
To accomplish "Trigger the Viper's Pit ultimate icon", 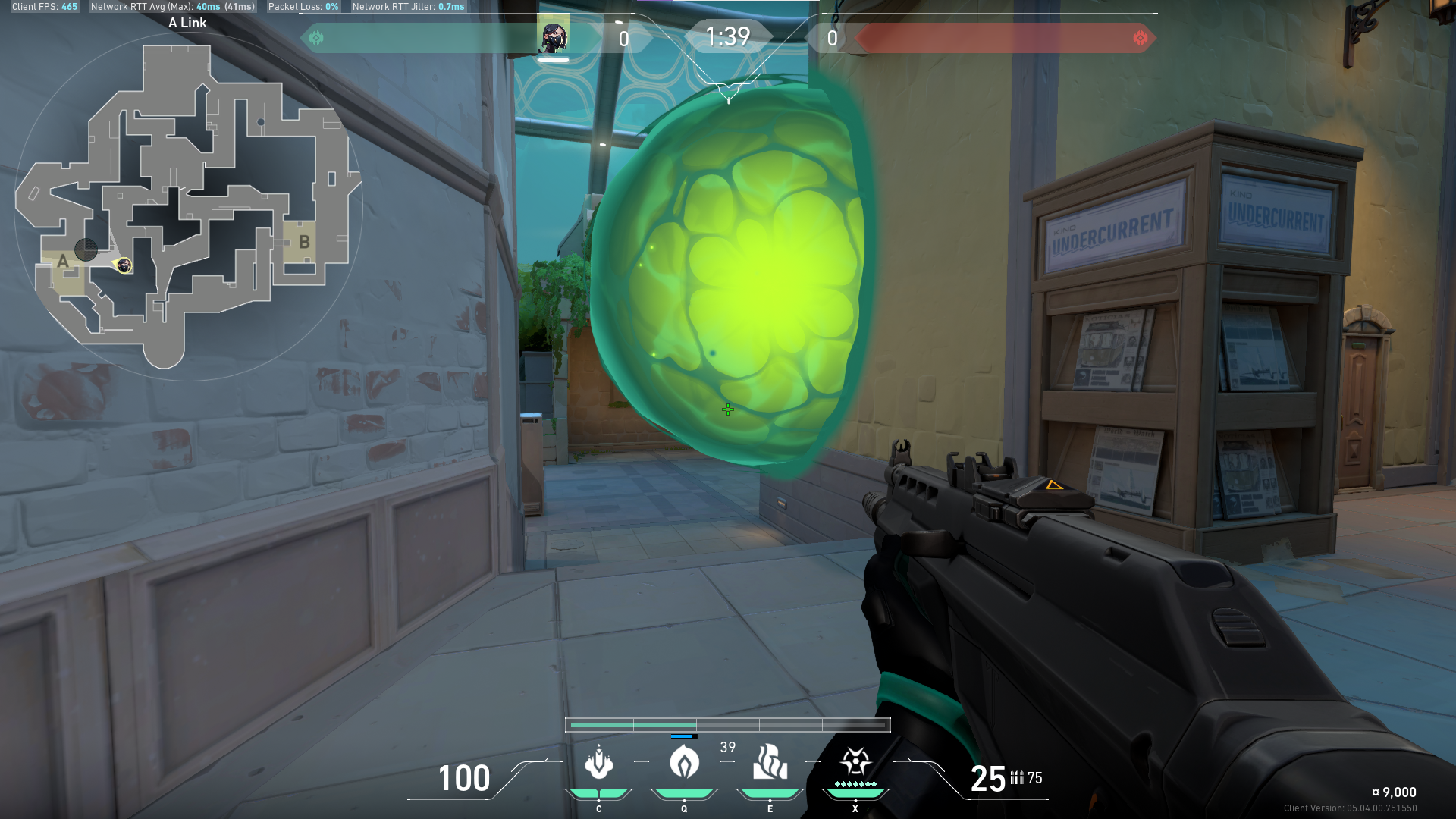I will tap(855, 762).
